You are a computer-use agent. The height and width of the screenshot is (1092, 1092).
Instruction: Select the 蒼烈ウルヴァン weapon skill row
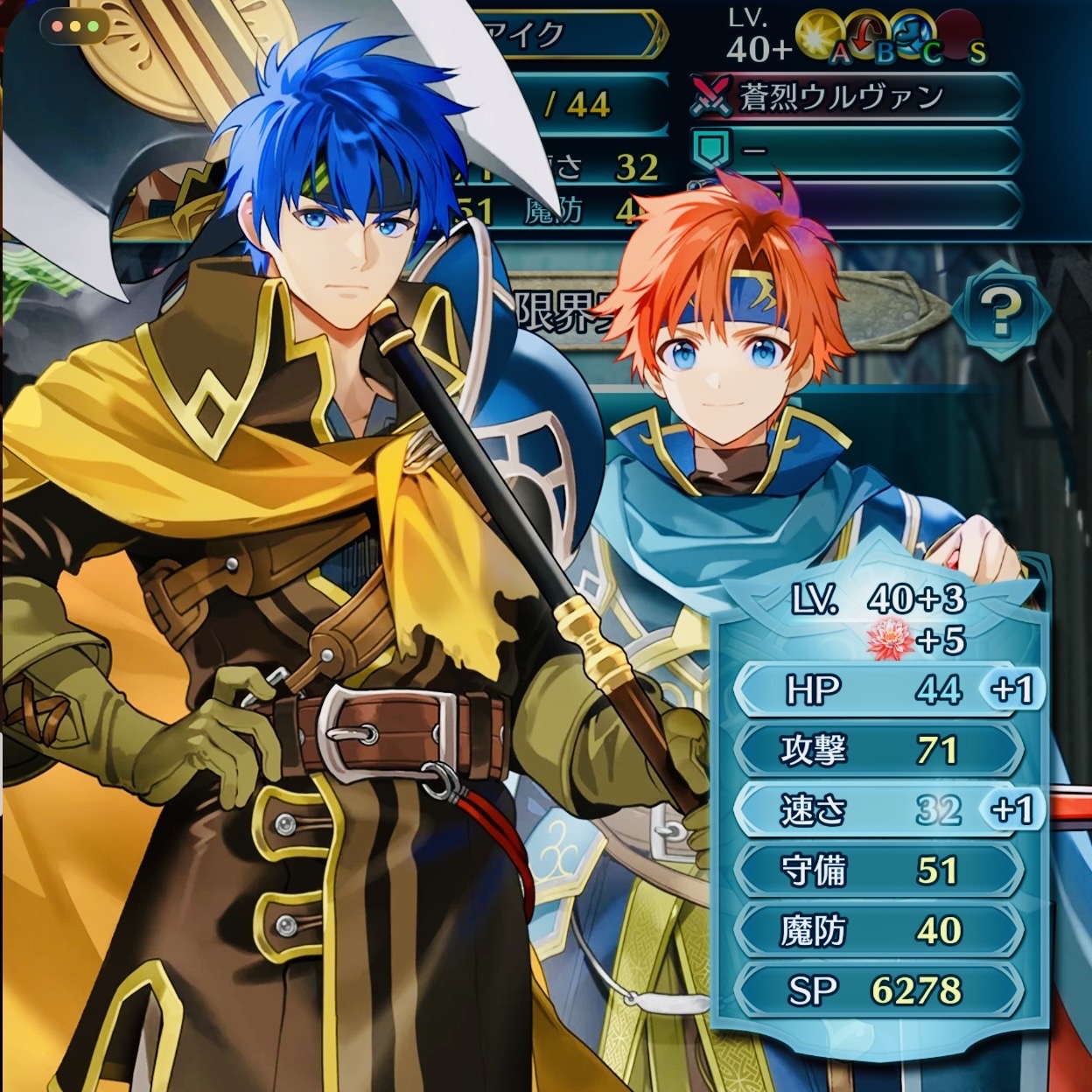pyautogui.click(x=854, y=97)
